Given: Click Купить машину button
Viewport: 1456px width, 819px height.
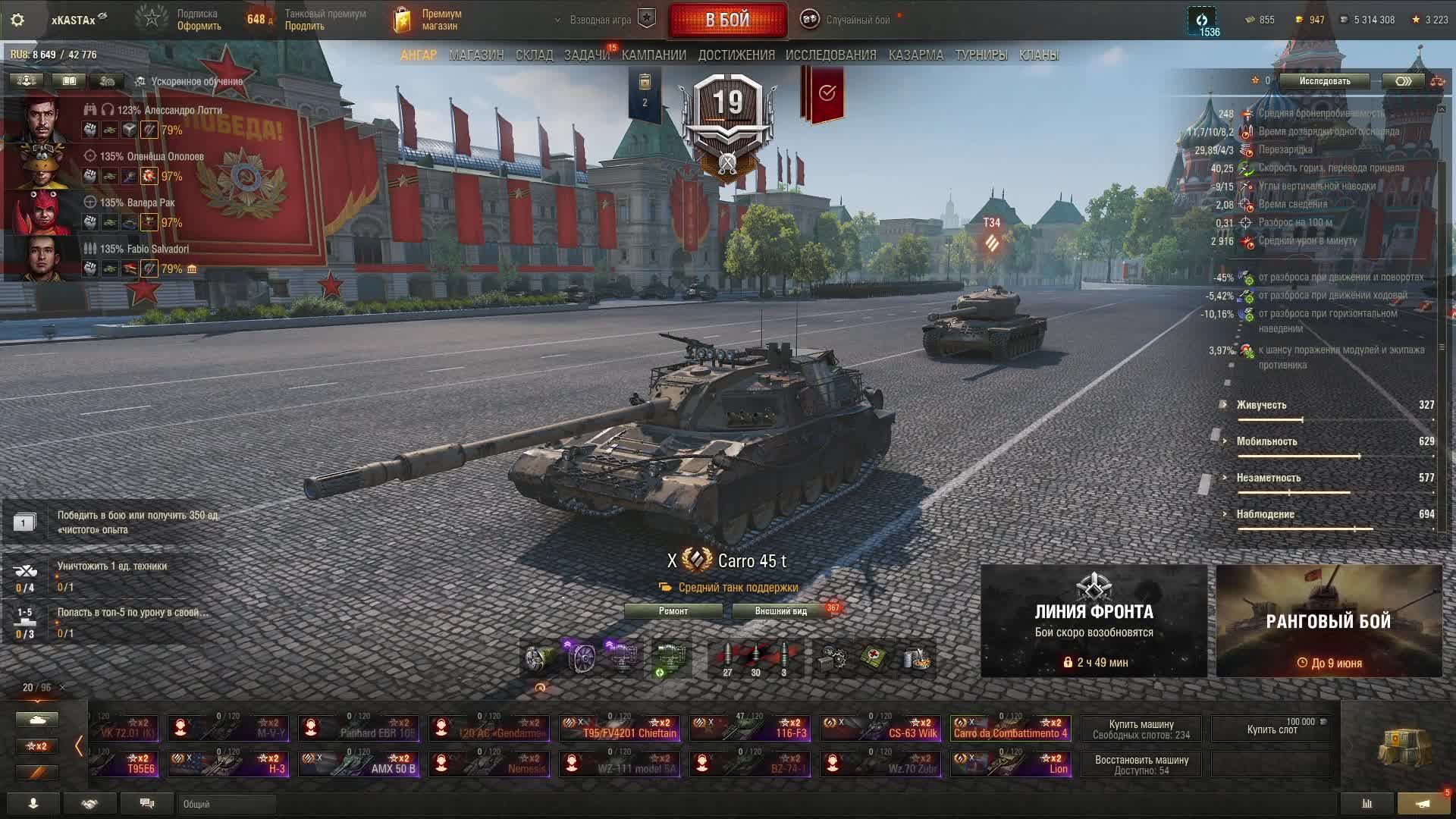Looking at the screenshot, I should pos(1141,729).
